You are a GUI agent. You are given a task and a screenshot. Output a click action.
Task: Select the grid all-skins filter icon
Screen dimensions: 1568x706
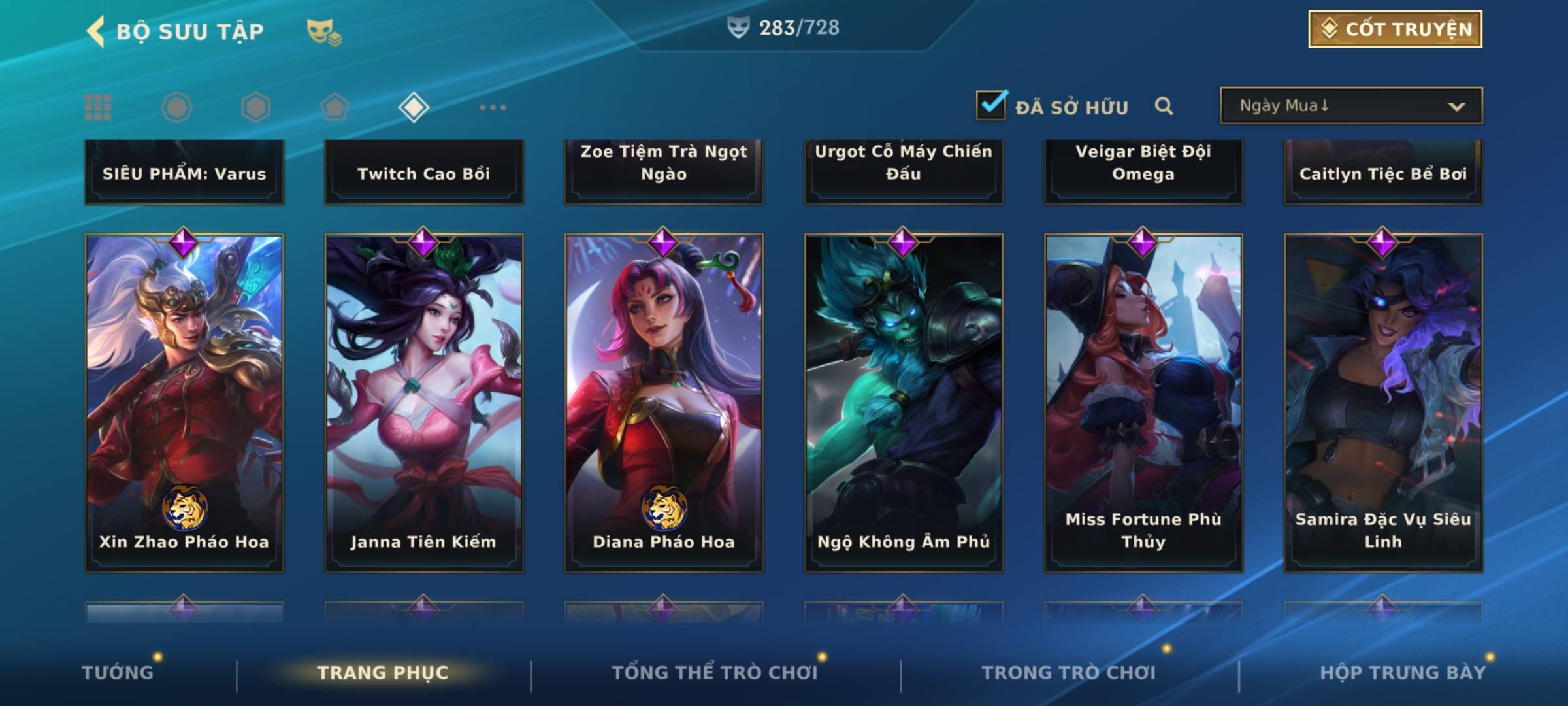click(98, 107)
